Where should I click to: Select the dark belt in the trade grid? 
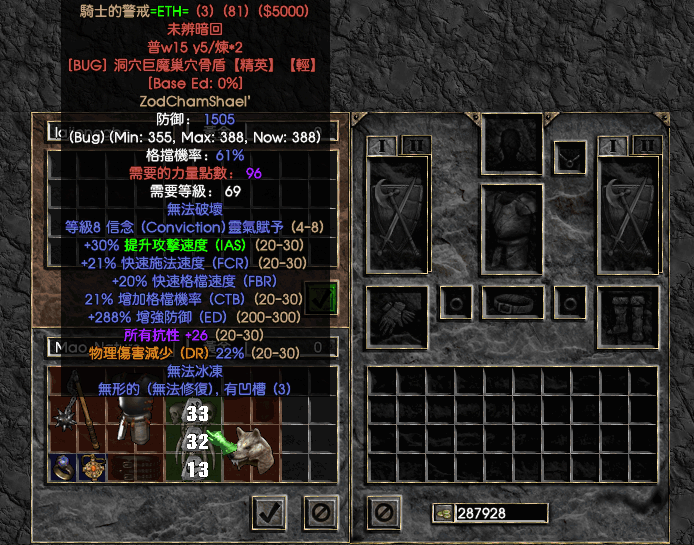(129, 467)
